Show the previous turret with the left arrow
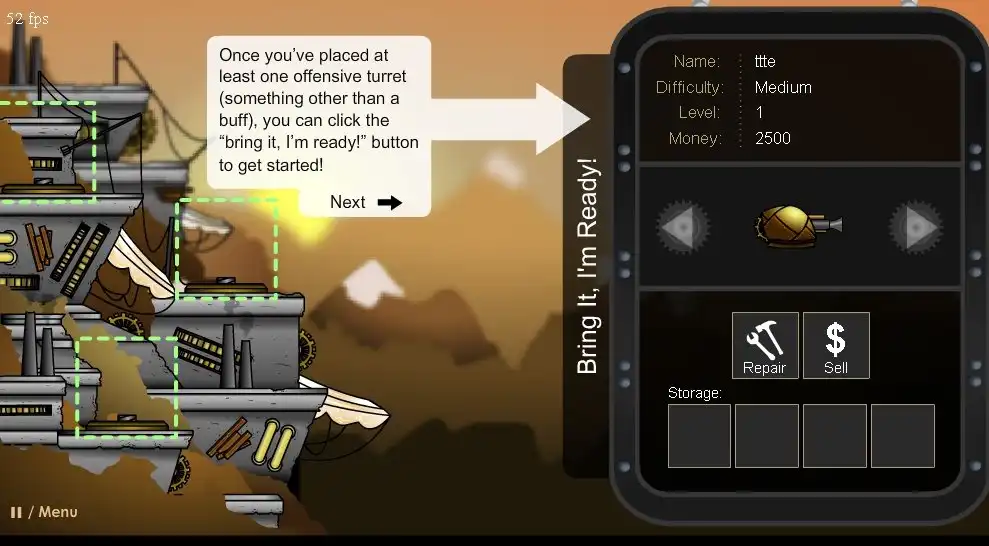 [684, 227]
